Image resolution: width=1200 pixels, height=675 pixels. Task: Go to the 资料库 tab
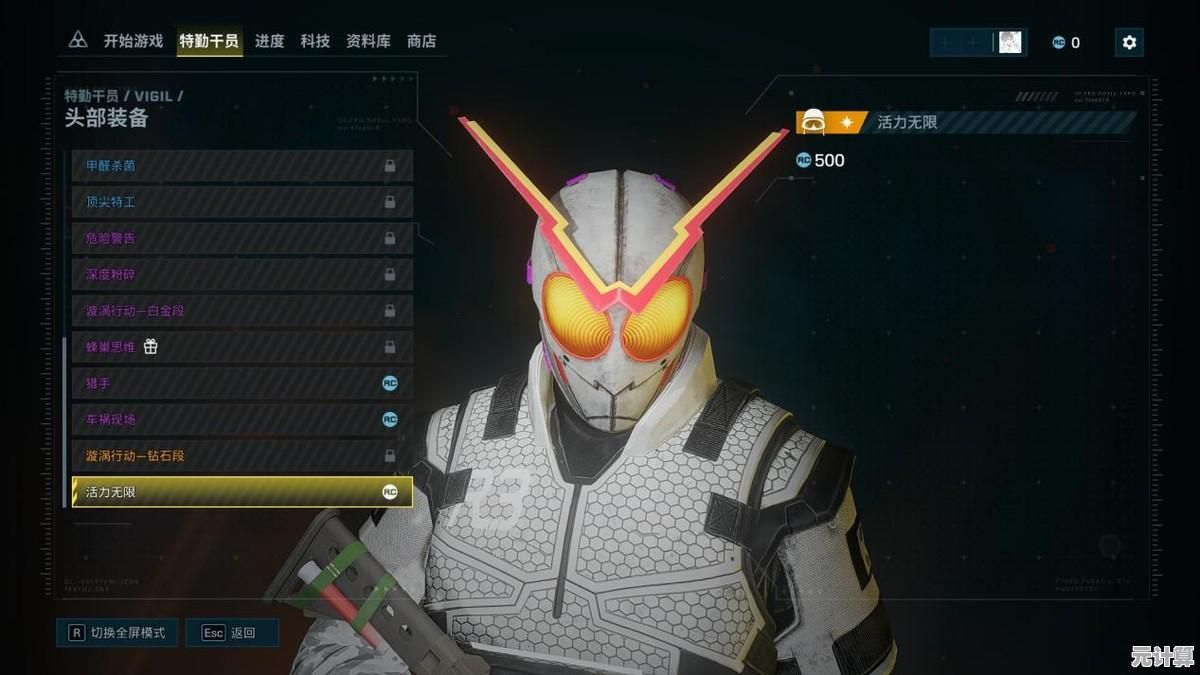(368, 41)
